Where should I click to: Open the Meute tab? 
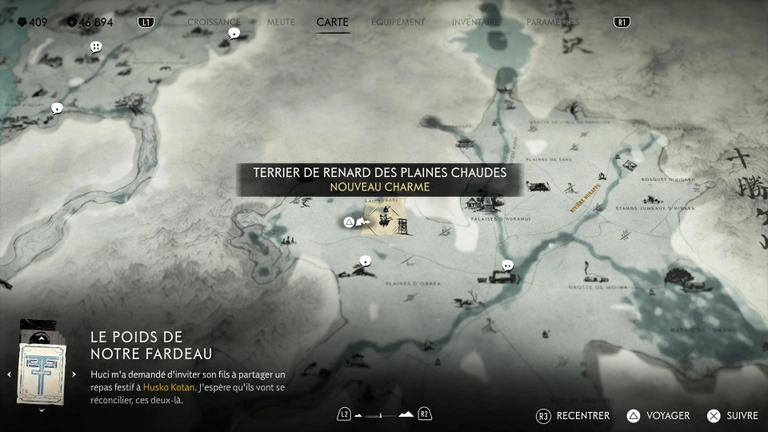281,21
